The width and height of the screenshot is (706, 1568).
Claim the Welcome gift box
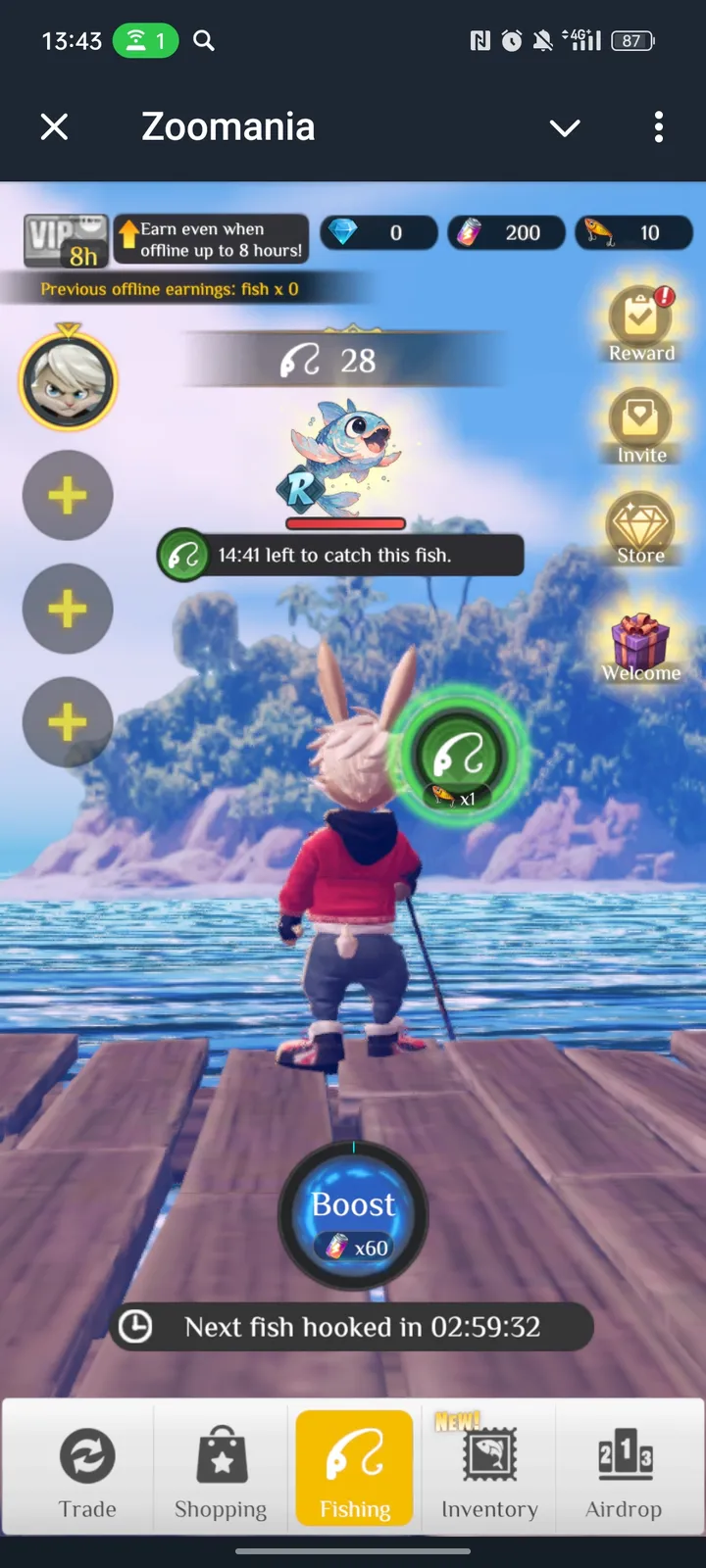click(641, 647)
